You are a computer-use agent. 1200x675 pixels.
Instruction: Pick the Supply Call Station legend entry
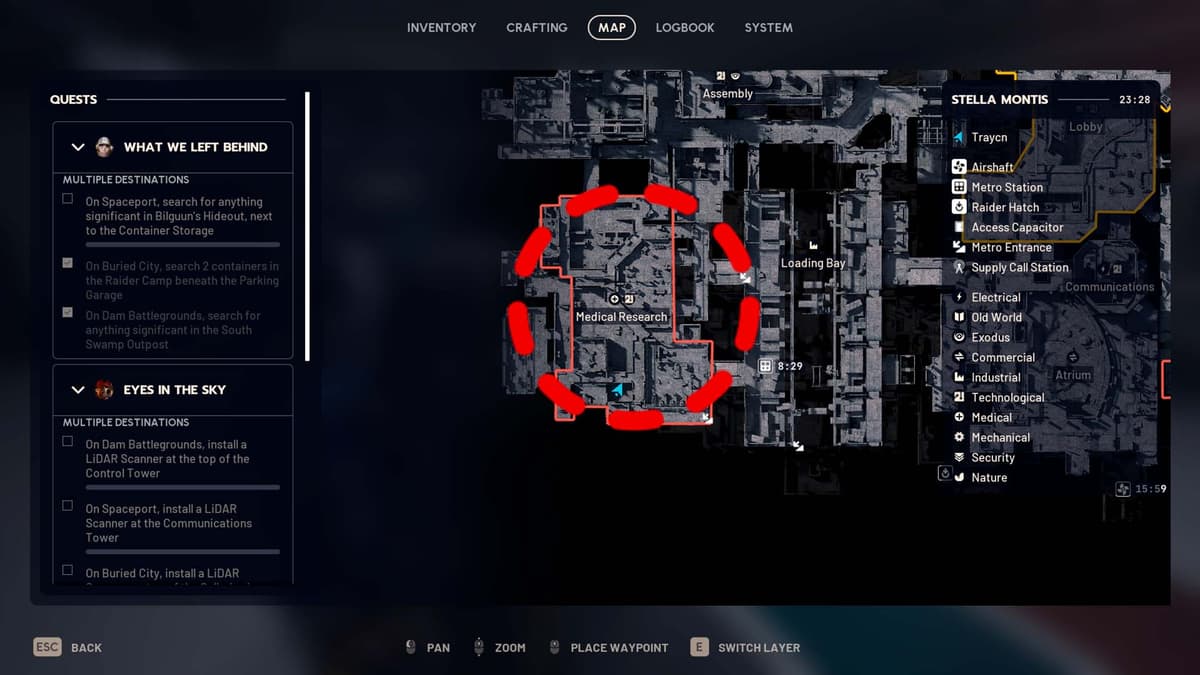pos(1019,267)
